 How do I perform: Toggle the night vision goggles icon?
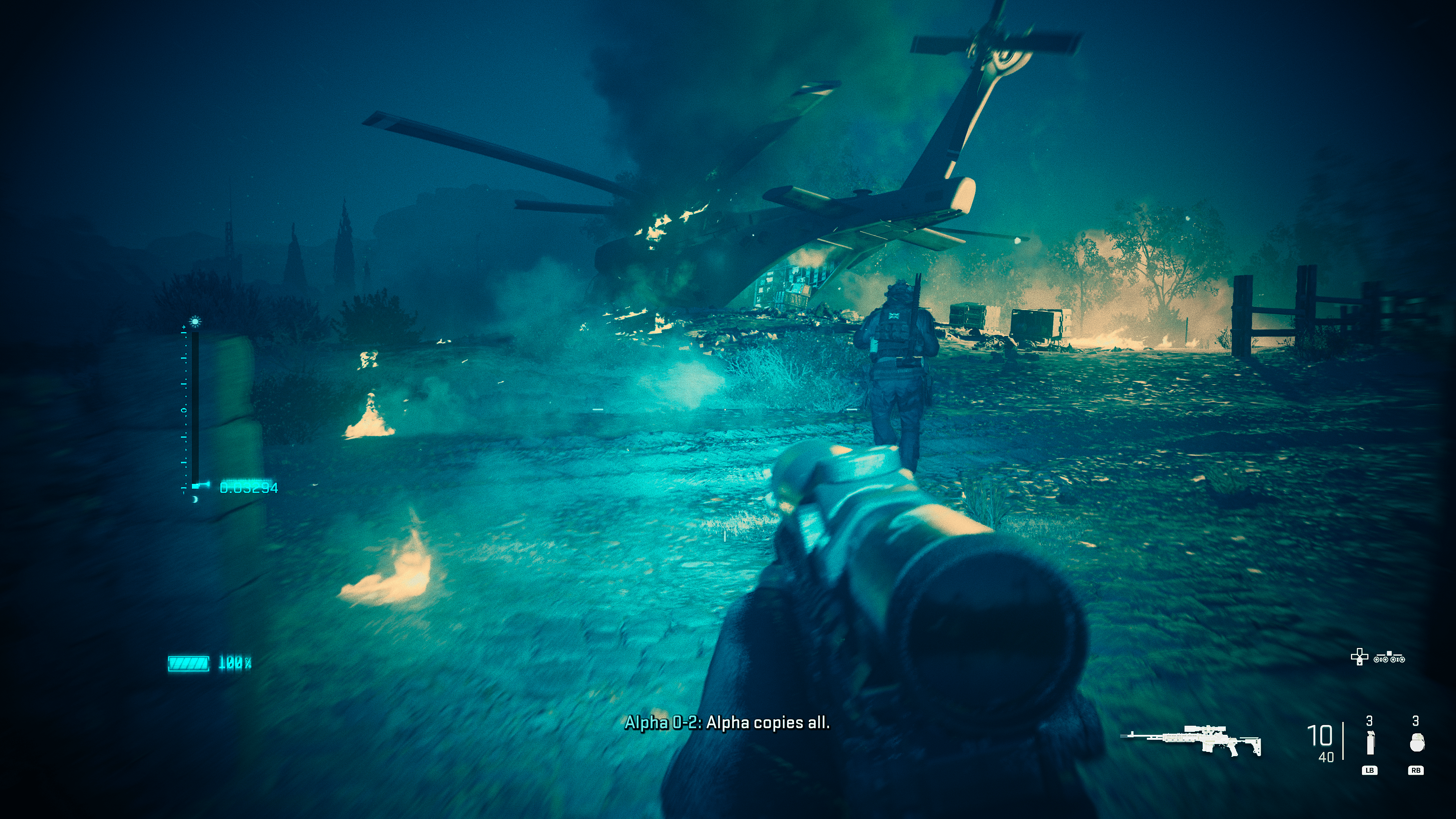coord(1390,657)
